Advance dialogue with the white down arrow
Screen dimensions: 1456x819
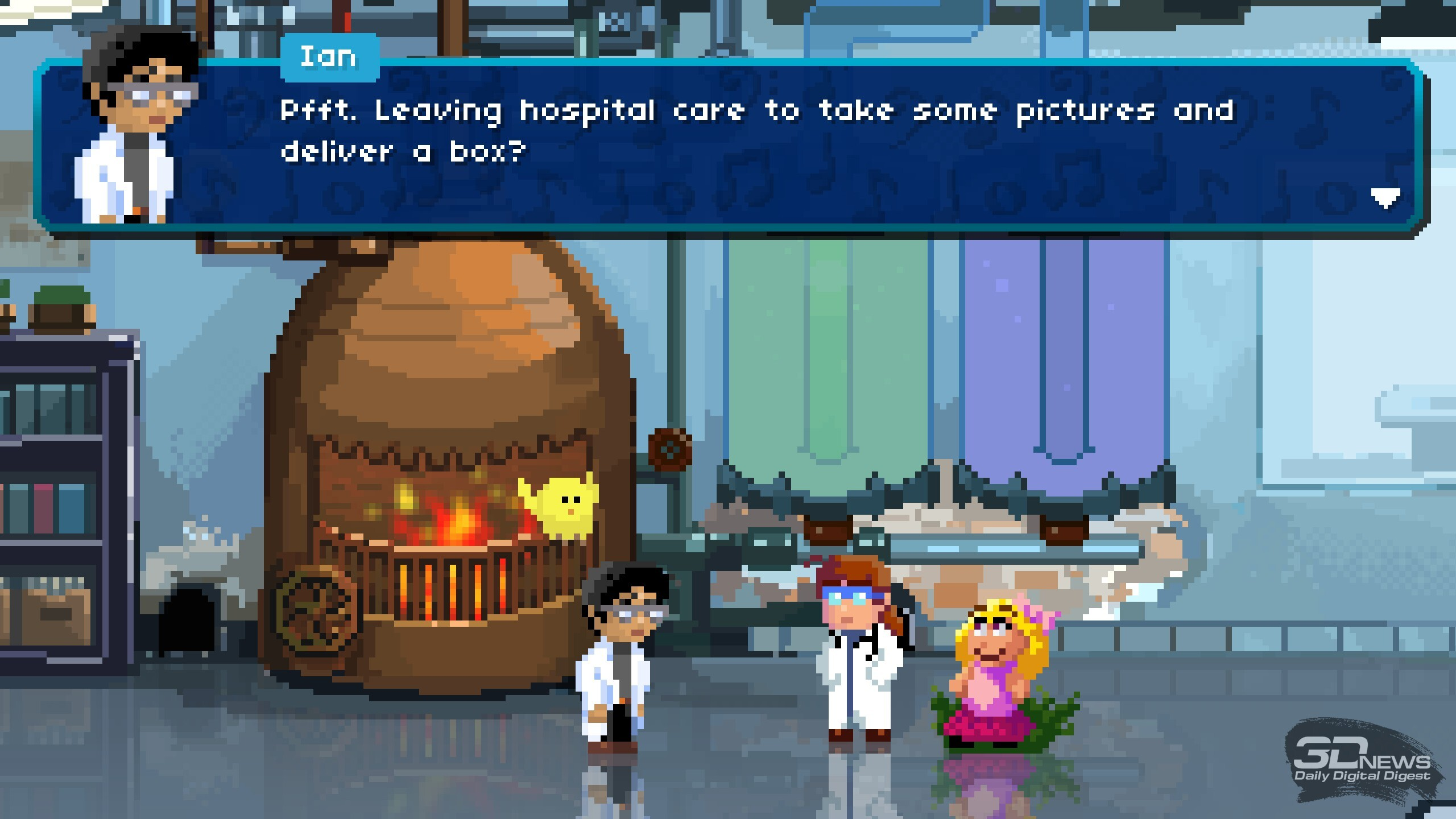pos(1385,198)
